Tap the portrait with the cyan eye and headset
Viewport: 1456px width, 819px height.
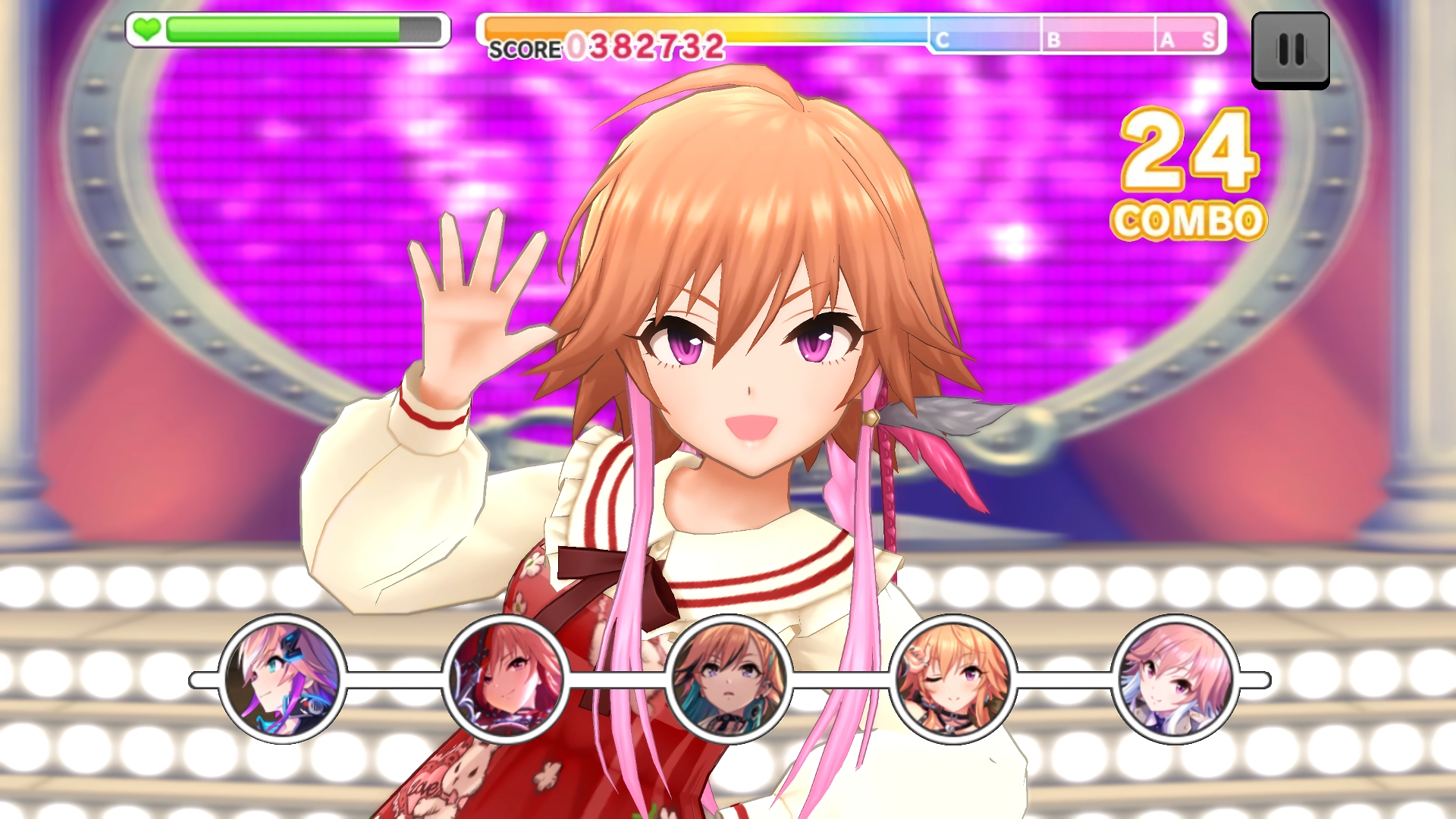click(x=282, y=679)
